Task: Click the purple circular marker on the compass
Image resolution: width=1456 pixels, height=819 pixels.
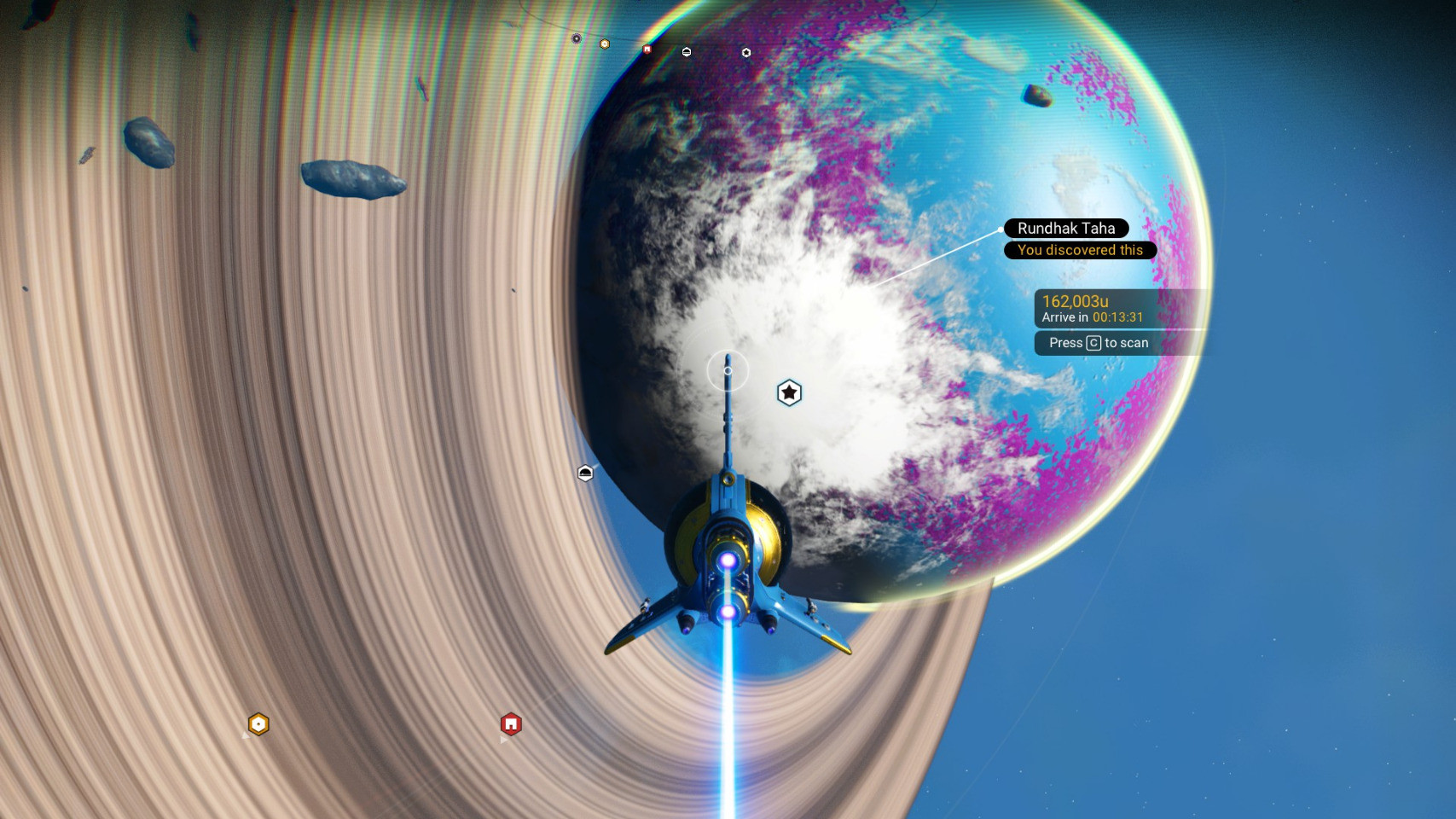Action: pyautogui.click(x=577, y=38)
